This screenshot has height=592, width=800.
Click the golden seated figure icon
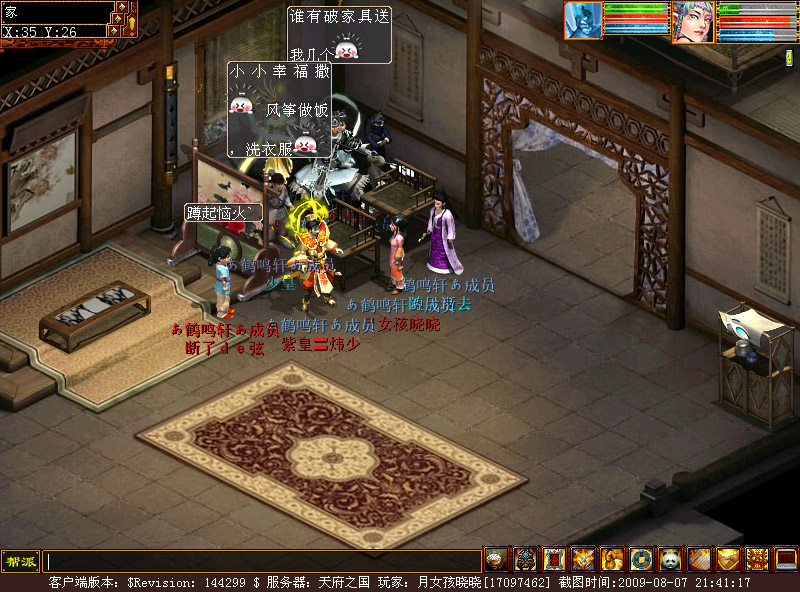click(612, 559)
